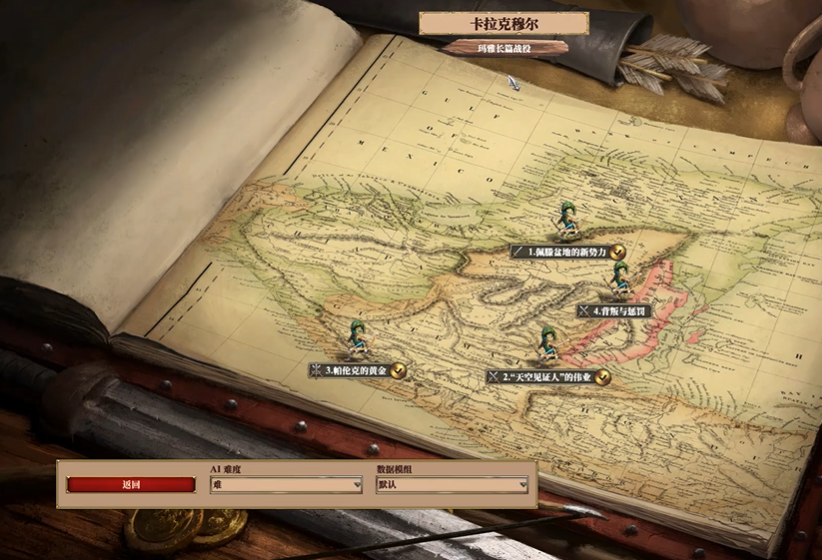Screen dimensions: 822x560
Task: Open the 数据模组 data mod dropdown
Action: 452,485
